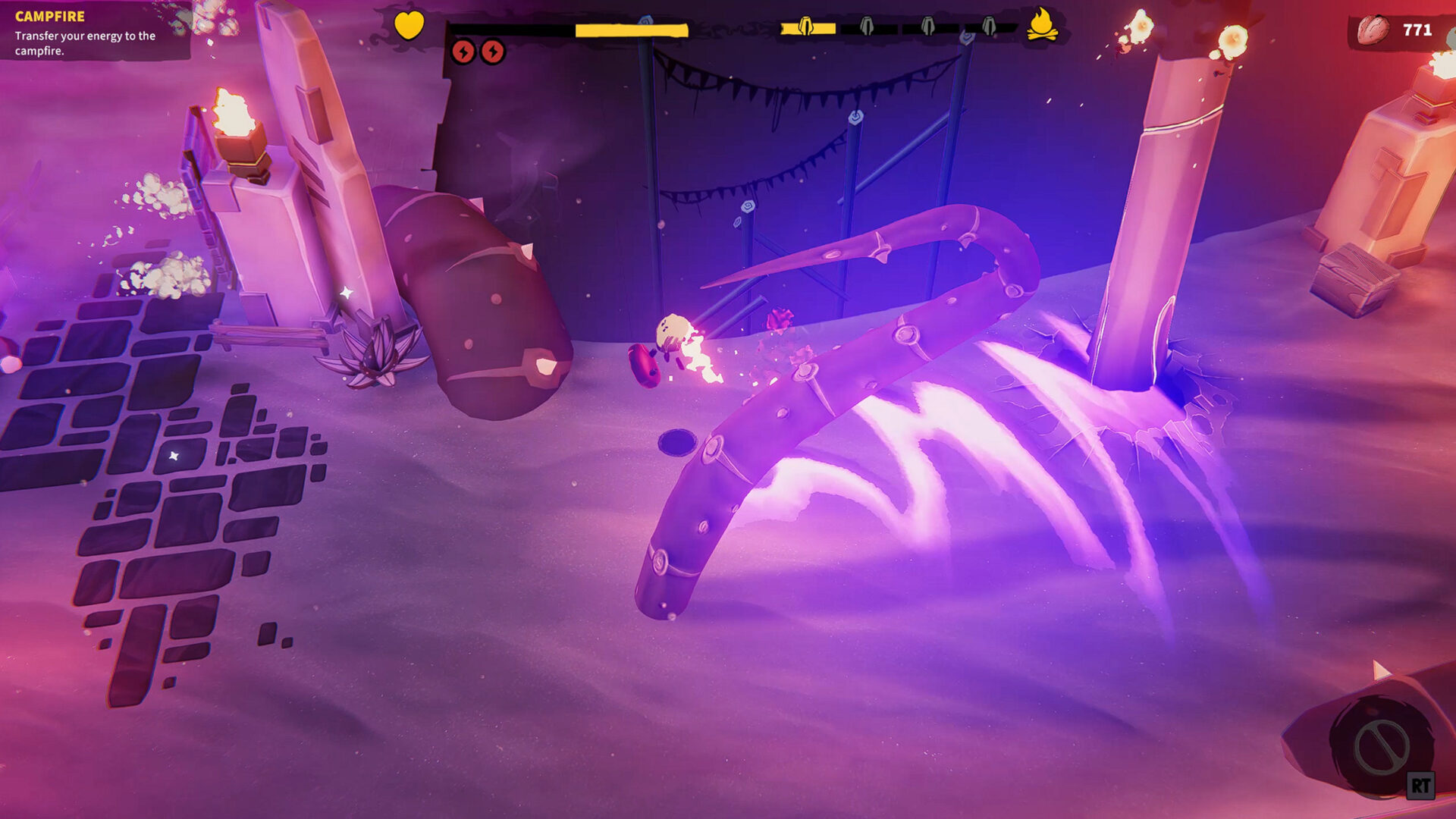Screen dimensions: 1456x819
Task: Select the player character in the arena
Action: [x=673, y=334]
